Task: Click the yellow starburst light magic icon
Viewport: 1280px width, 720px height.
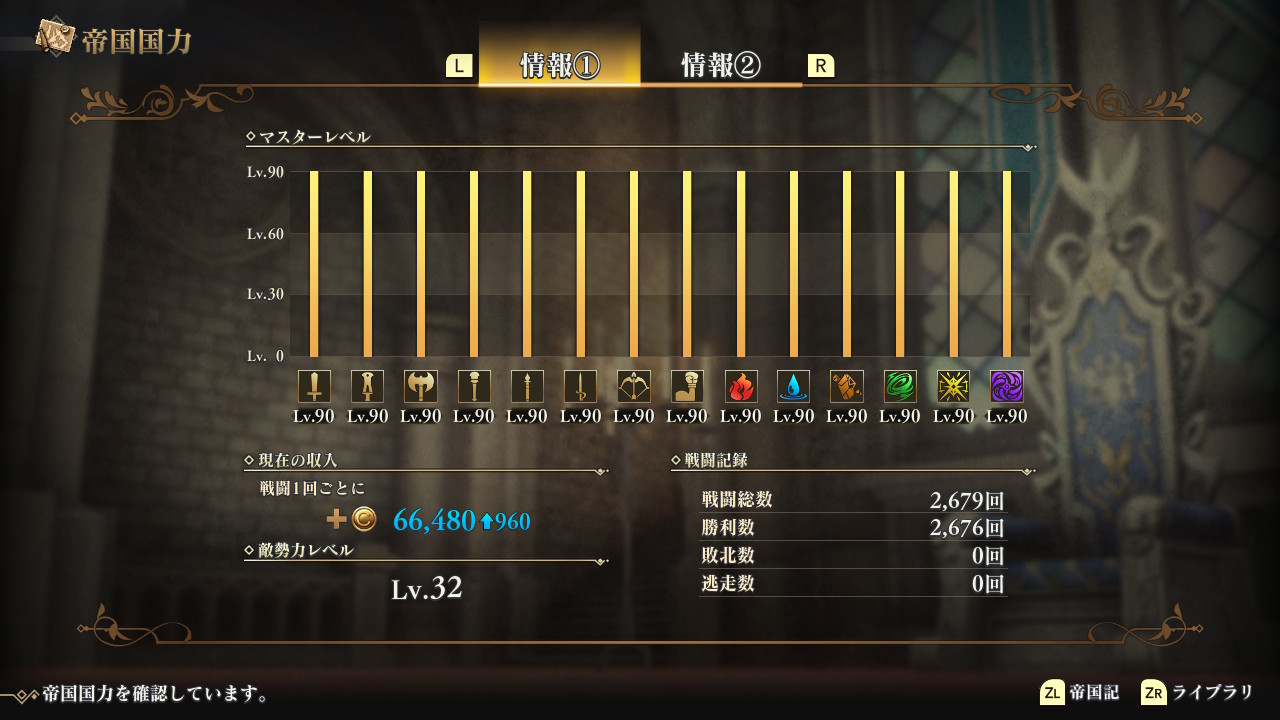Action: coord(954,386)
